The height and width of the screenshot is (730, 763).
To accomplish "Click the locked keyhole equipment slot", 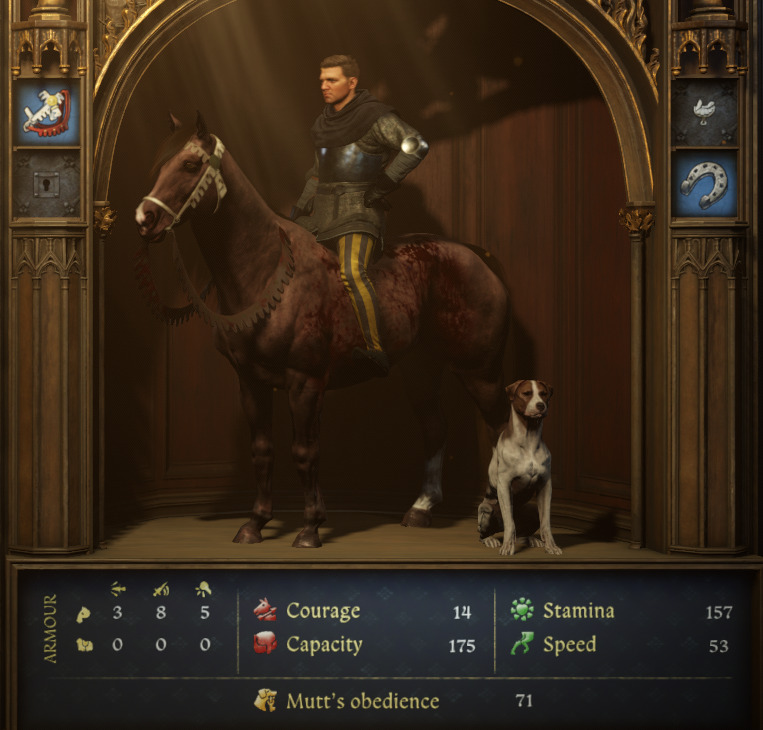I will coord(47,183).
